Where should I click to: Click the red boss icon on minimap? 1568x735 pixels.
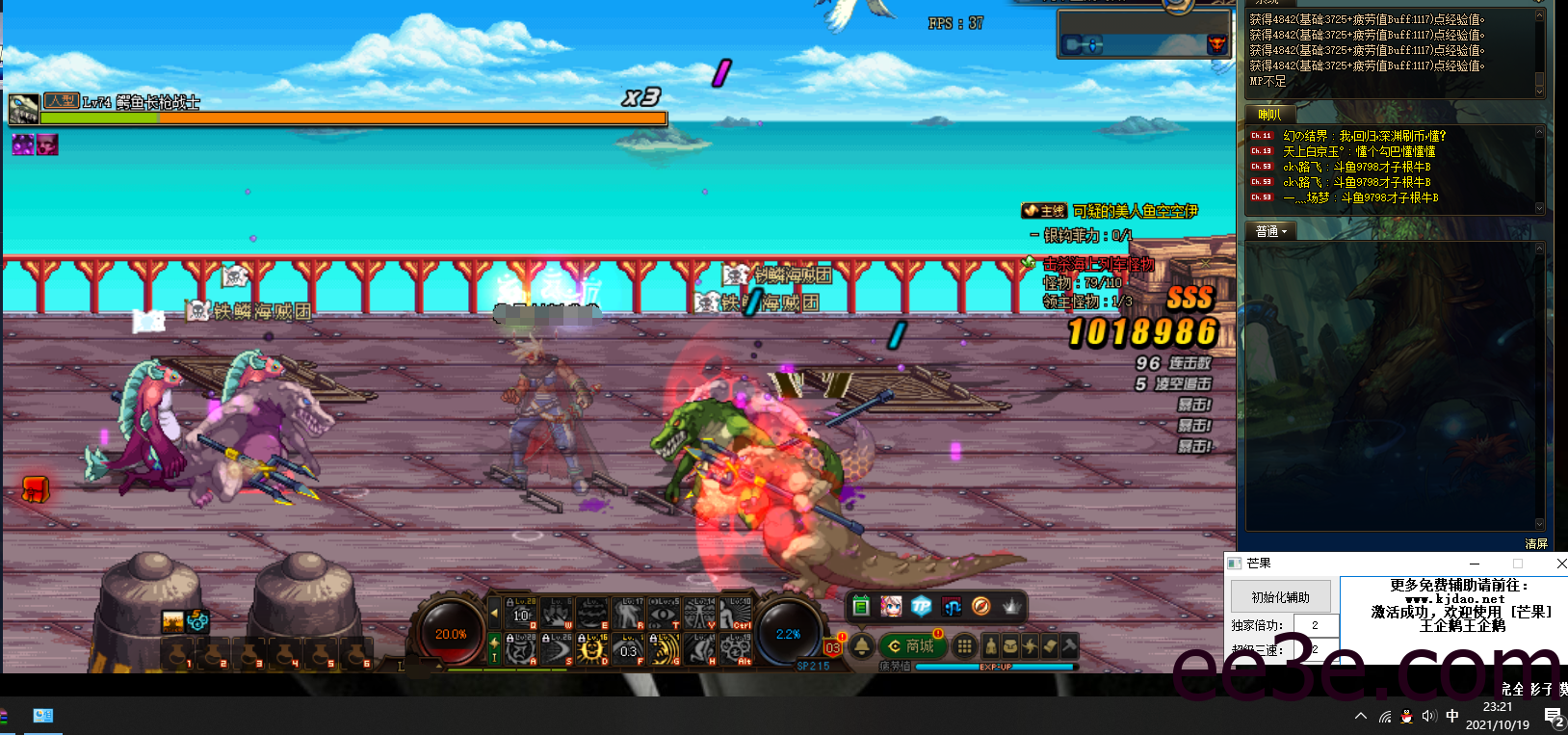click(1216, 44)
